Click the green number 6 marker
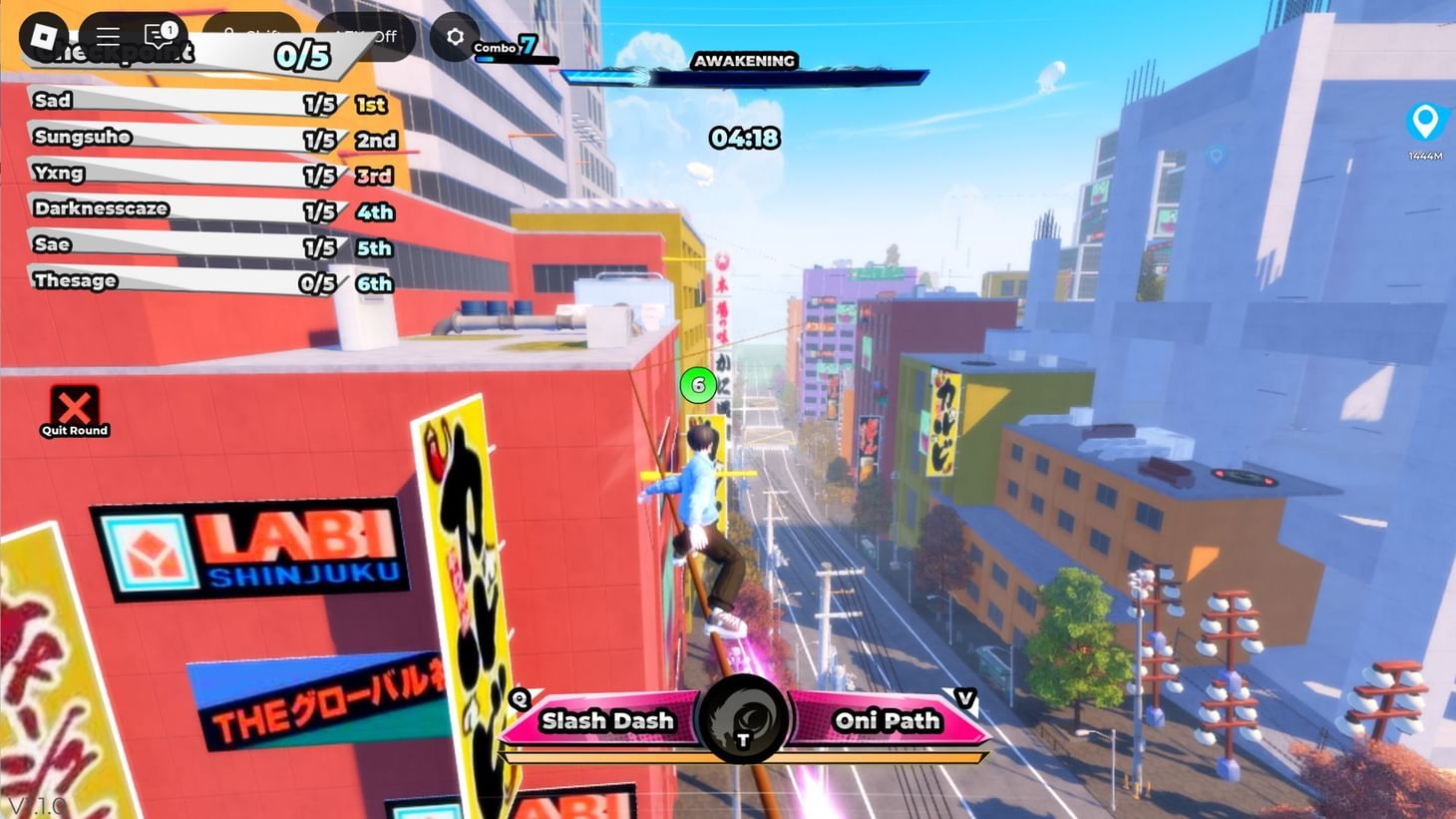 [x=697, y=384]
